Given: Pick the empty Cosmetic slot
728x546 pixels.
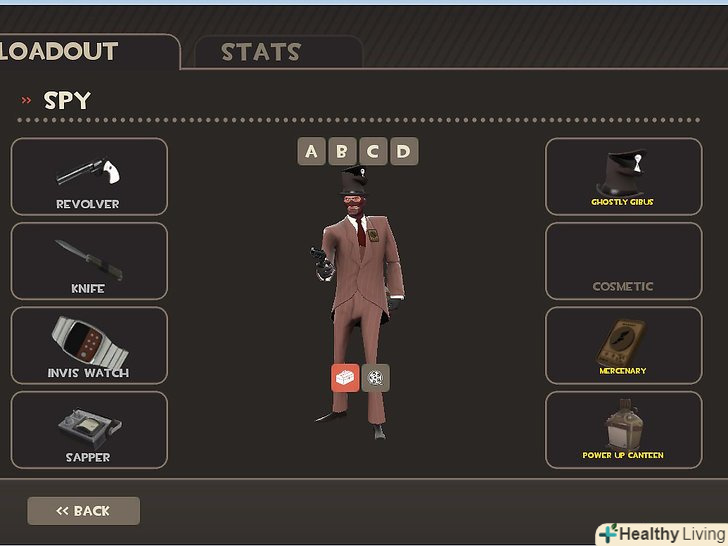Looking at the screenshot, I should pos(623,261).
